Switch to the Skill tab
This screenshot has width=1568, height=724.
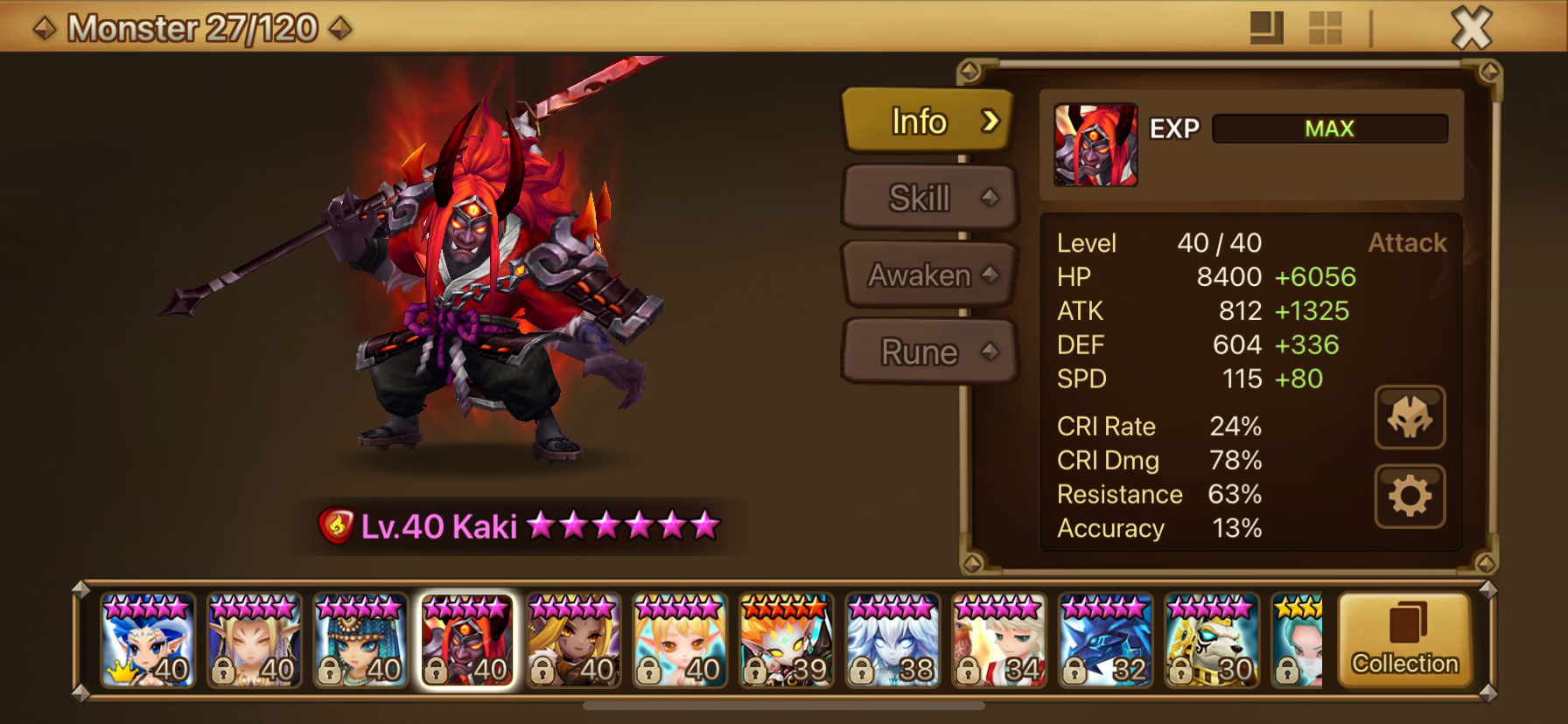point(927,198)
